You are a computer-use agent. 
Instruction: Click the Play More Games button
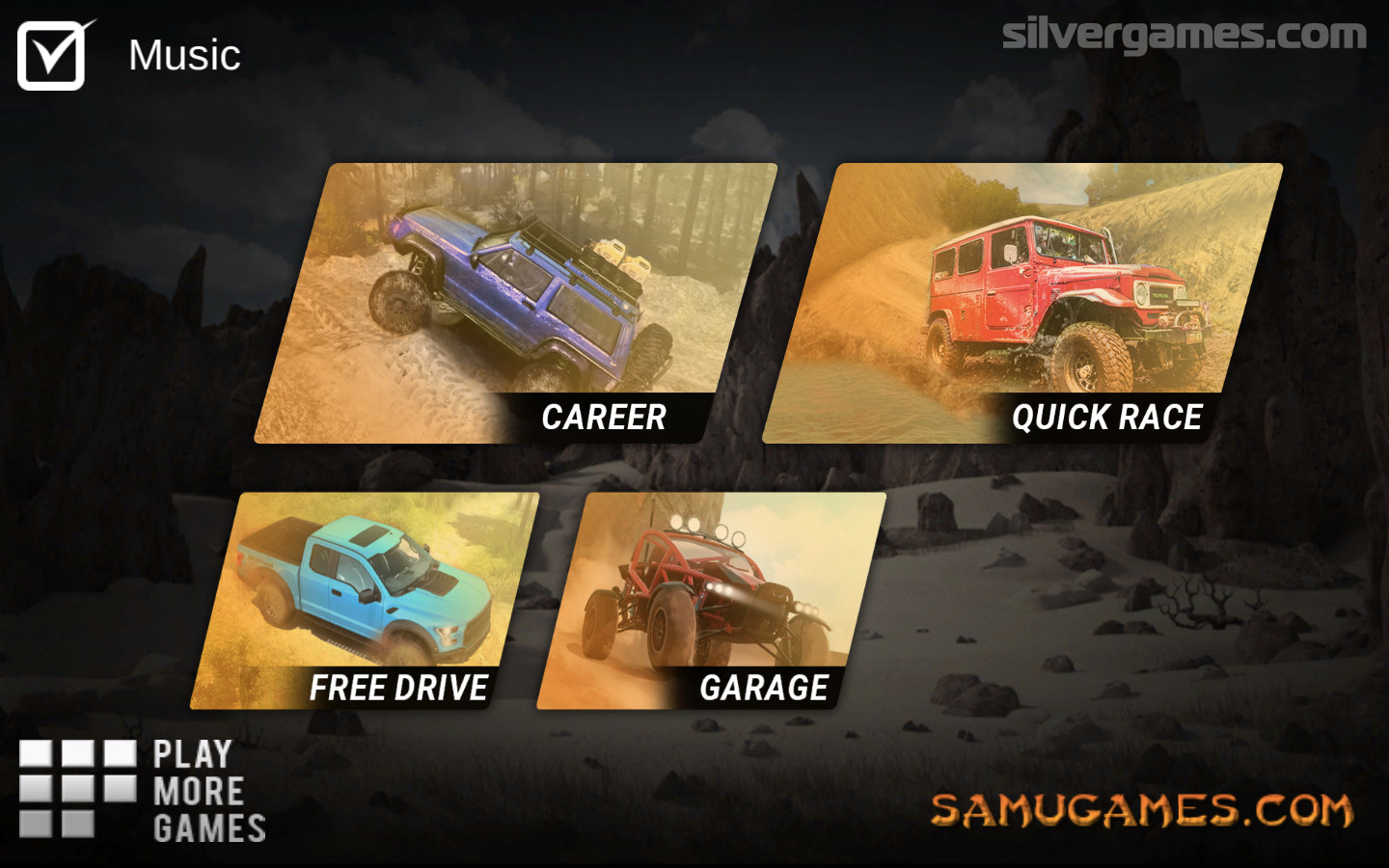click(x=143, y=791)
